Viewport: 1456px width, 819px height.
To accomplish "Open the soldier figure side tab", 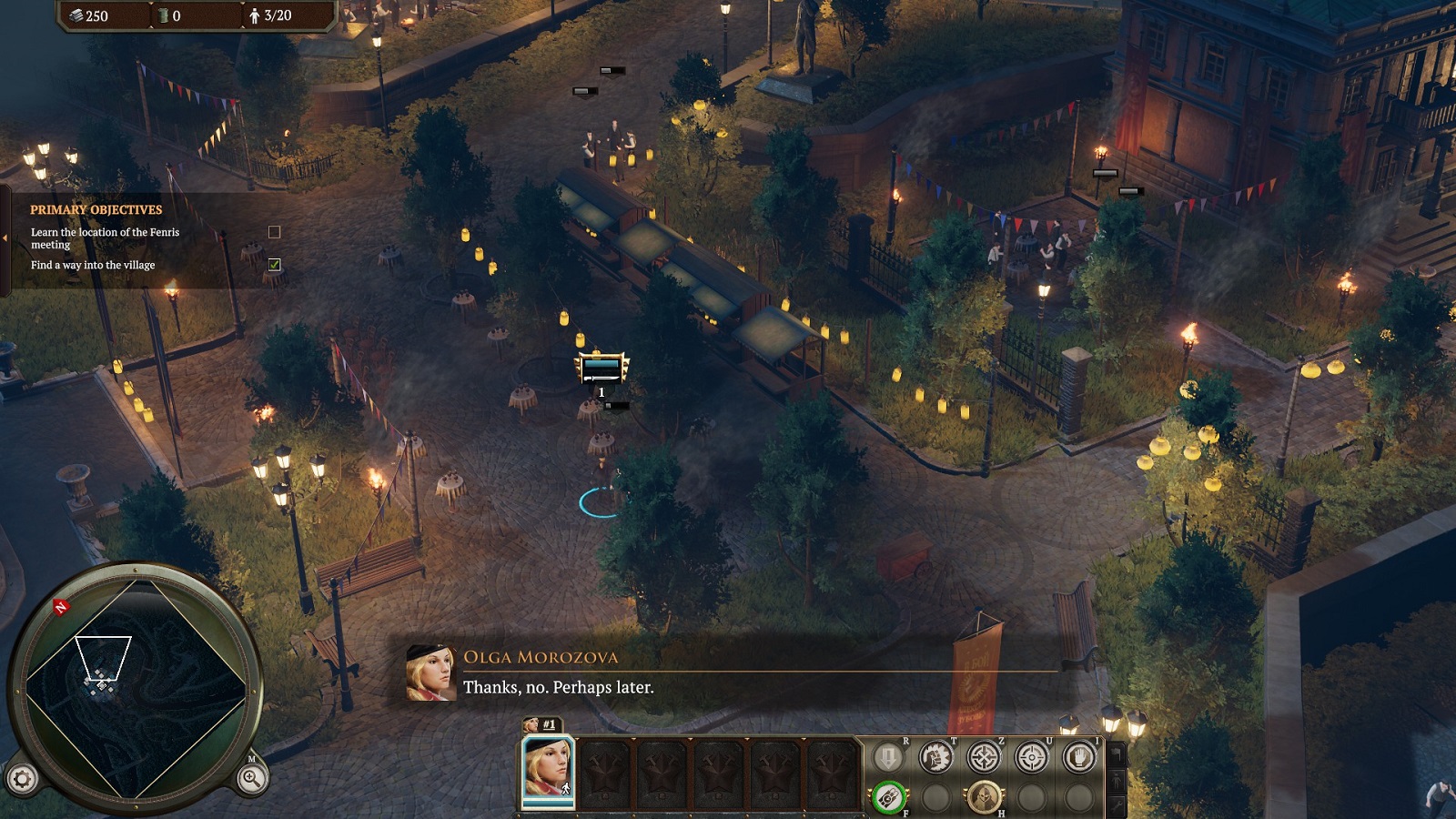I will click(1117, 780).
